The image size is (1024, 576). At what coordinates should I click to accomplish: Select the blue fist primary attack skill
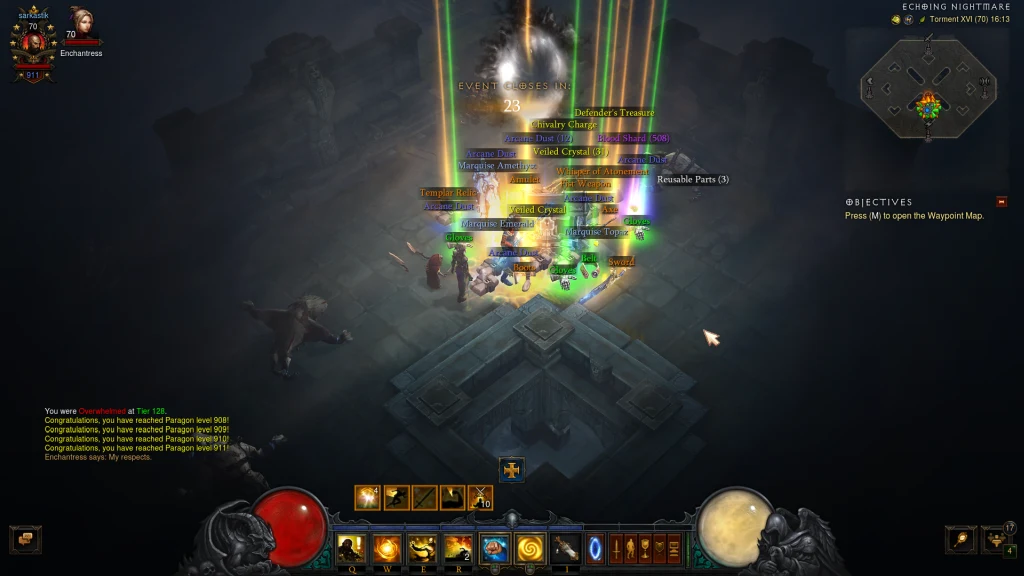tap(494, 548)
